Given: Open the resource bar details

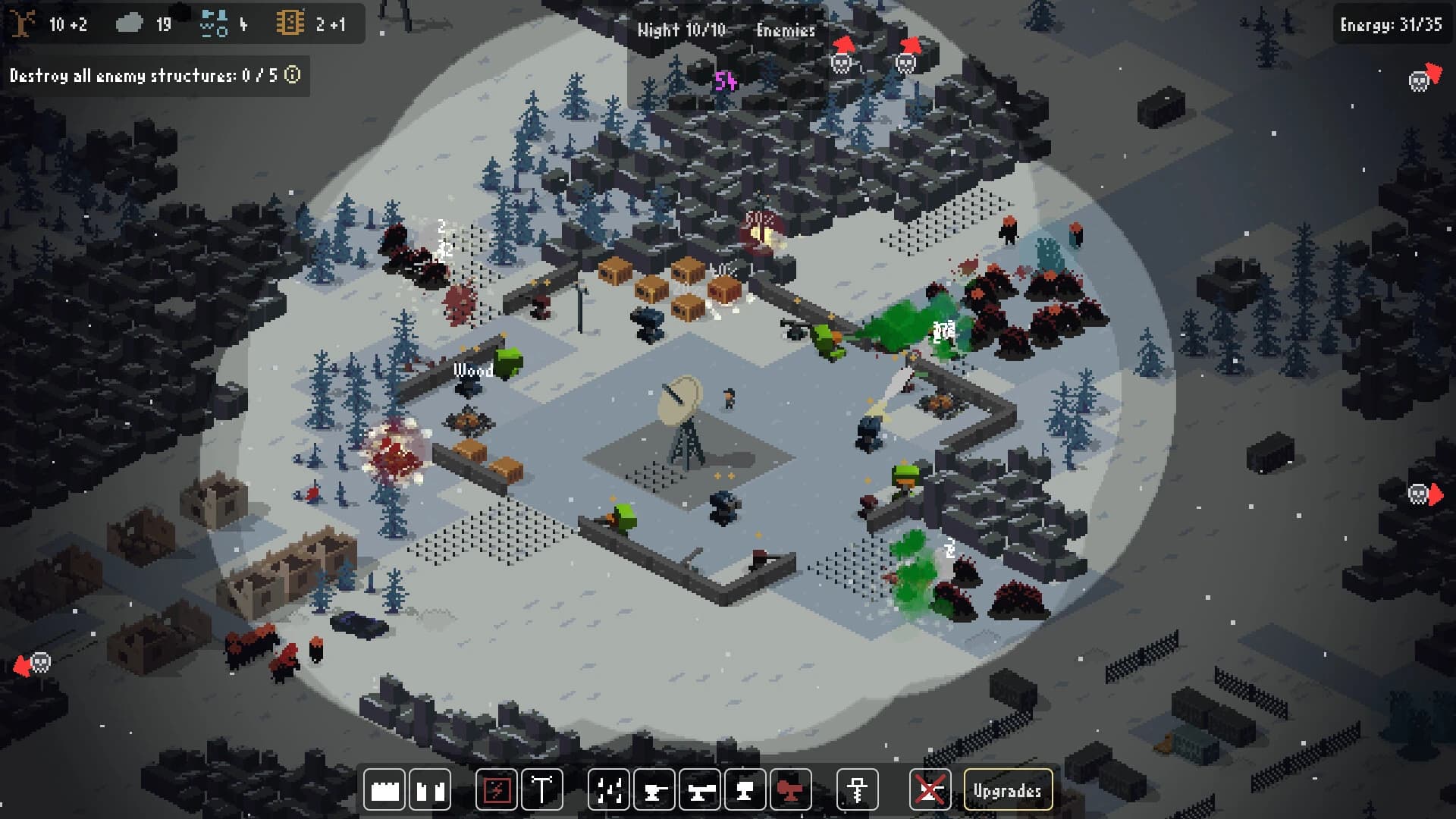Looking at the screenshot, I should pyautogui.click(x=182, y=23).
